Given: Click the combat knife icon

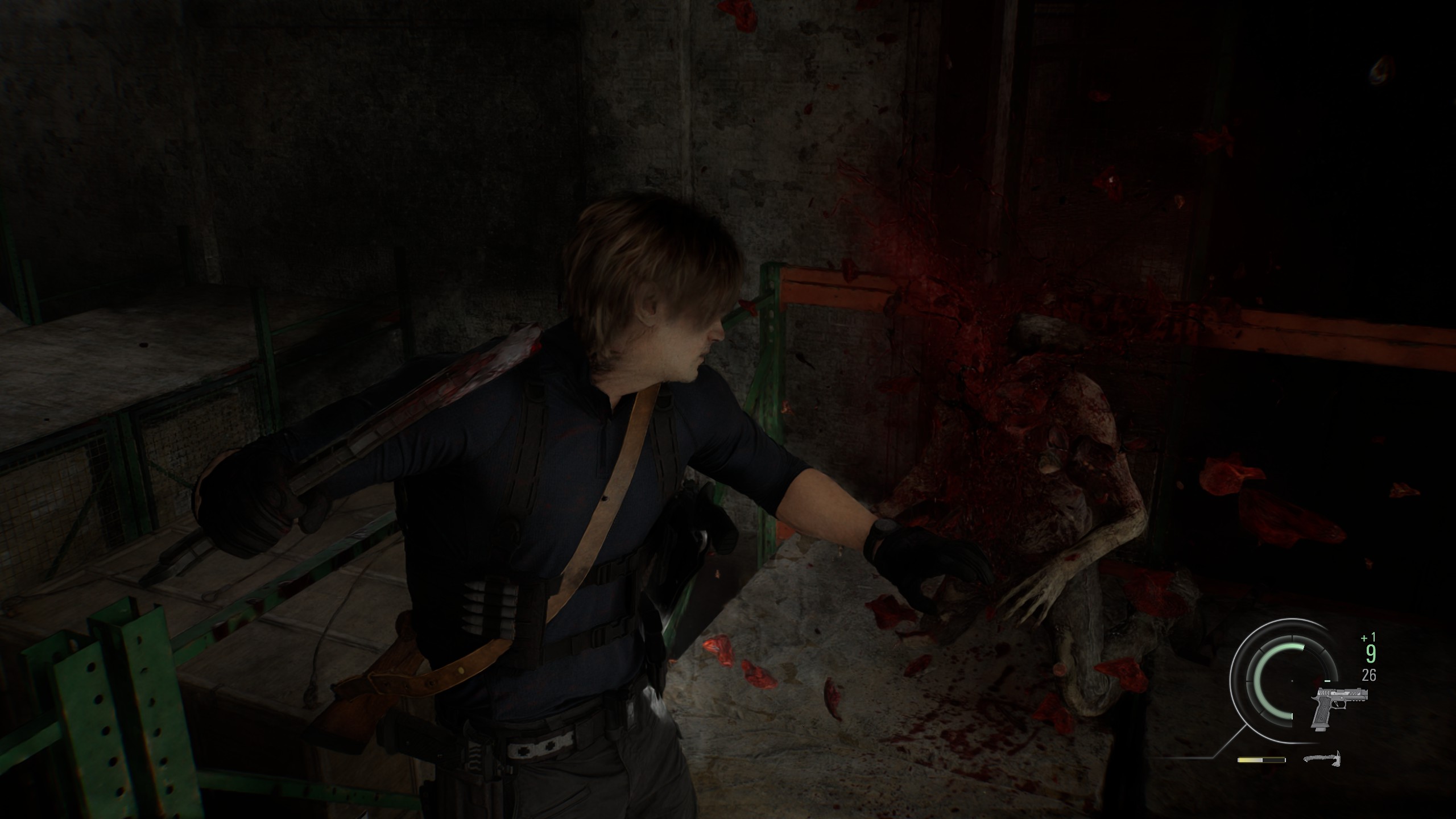Looking at the screenshot, I should [1322, 758].
